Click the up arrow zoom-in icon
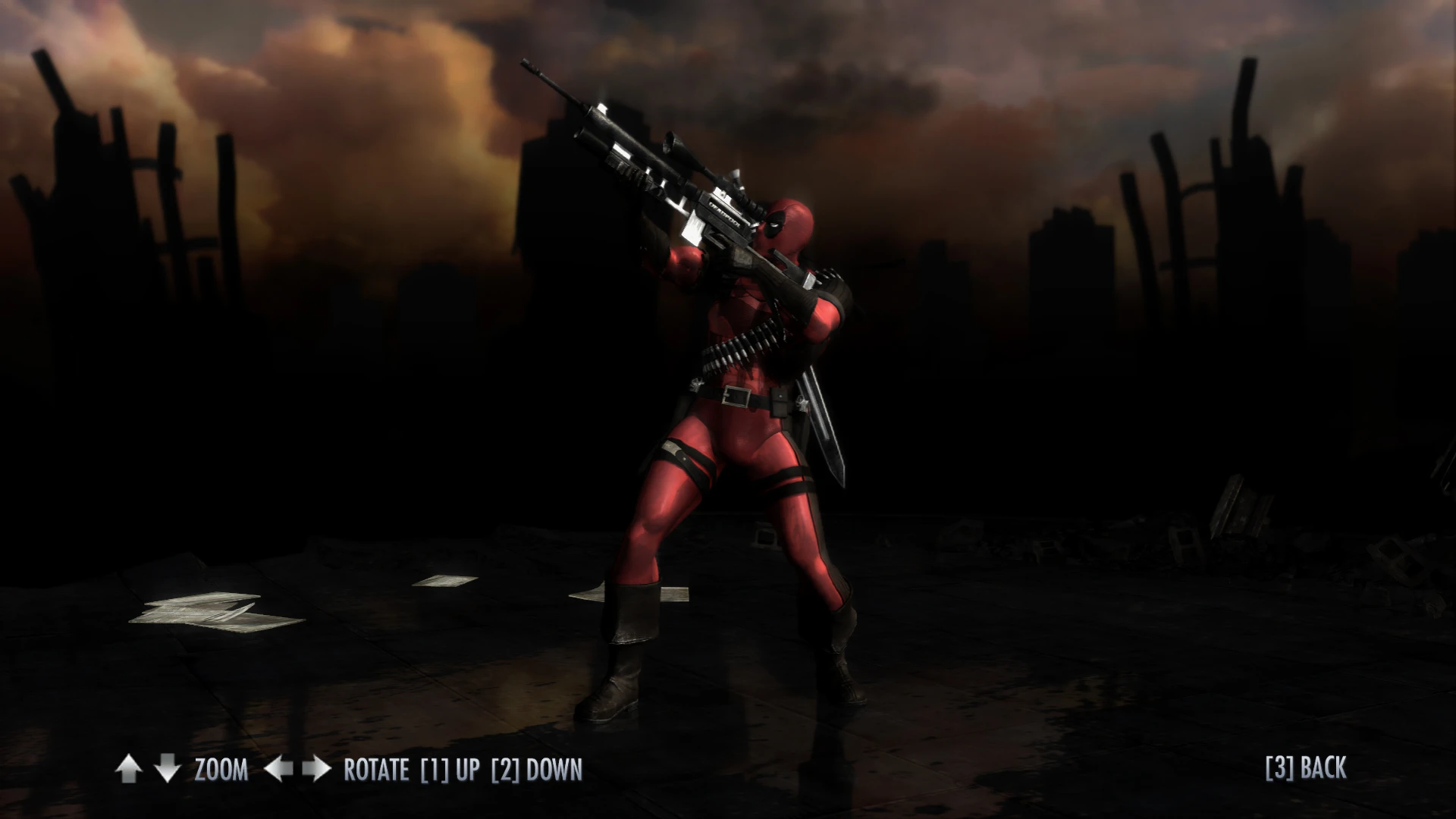Viewport: 1456px width, 819px height. (x=129, y=769)
